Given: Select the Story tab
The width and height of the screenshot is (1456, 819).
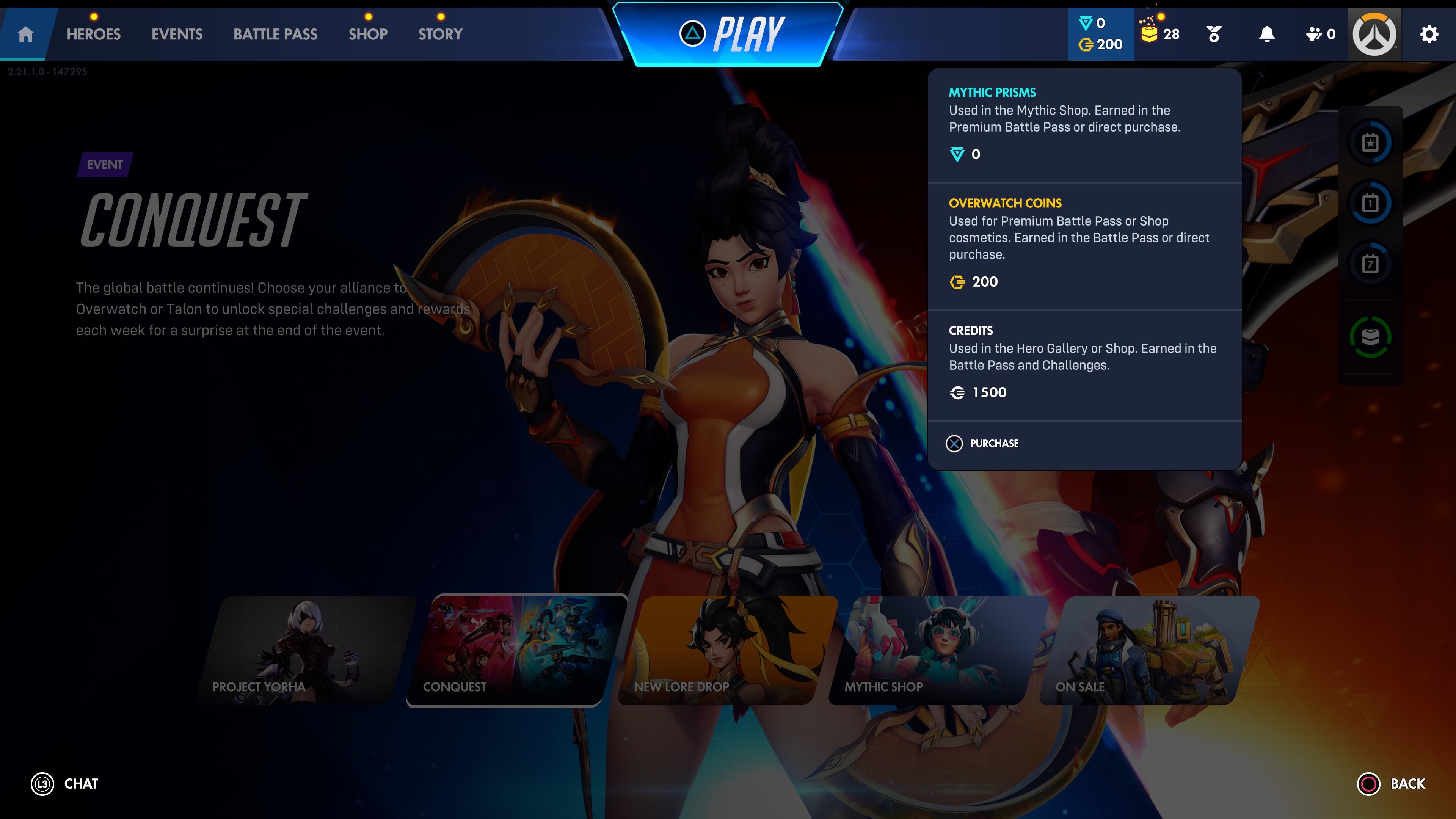Looking at the screenshot, I should pyautogui.click(x=440, y=35).
